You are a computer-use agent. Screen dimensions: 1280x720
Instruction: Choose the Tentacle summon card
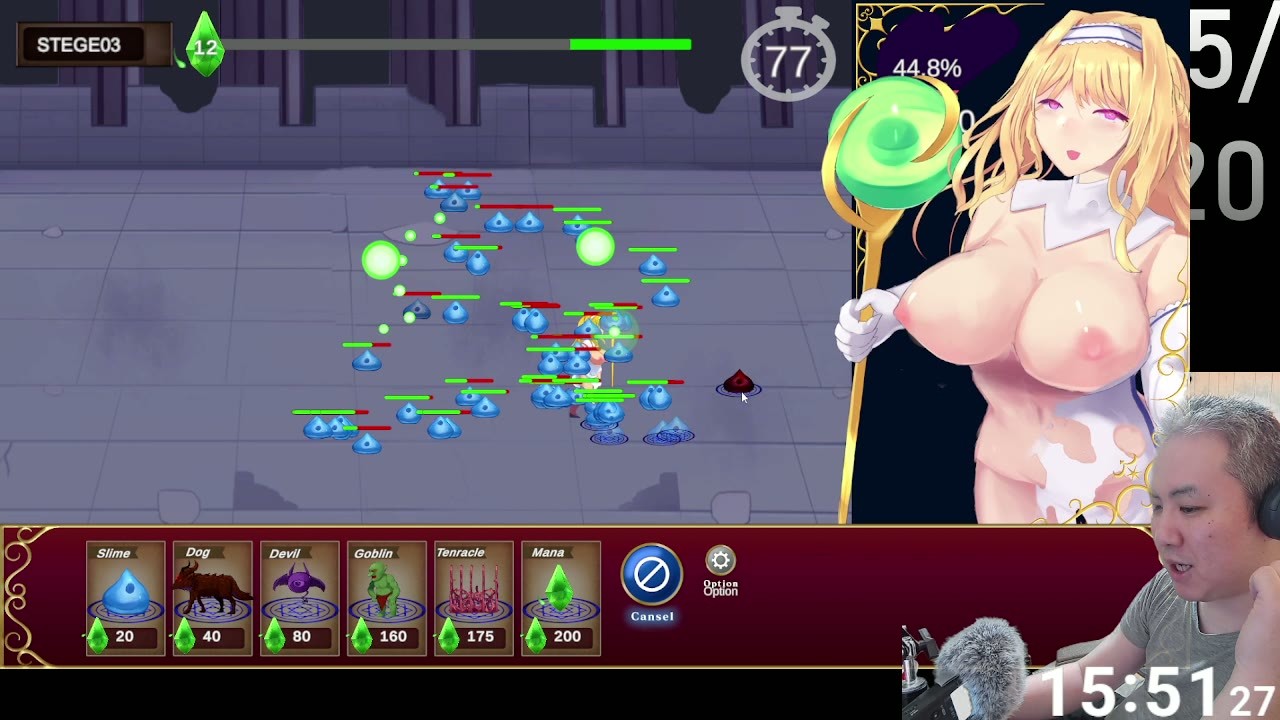473,598
